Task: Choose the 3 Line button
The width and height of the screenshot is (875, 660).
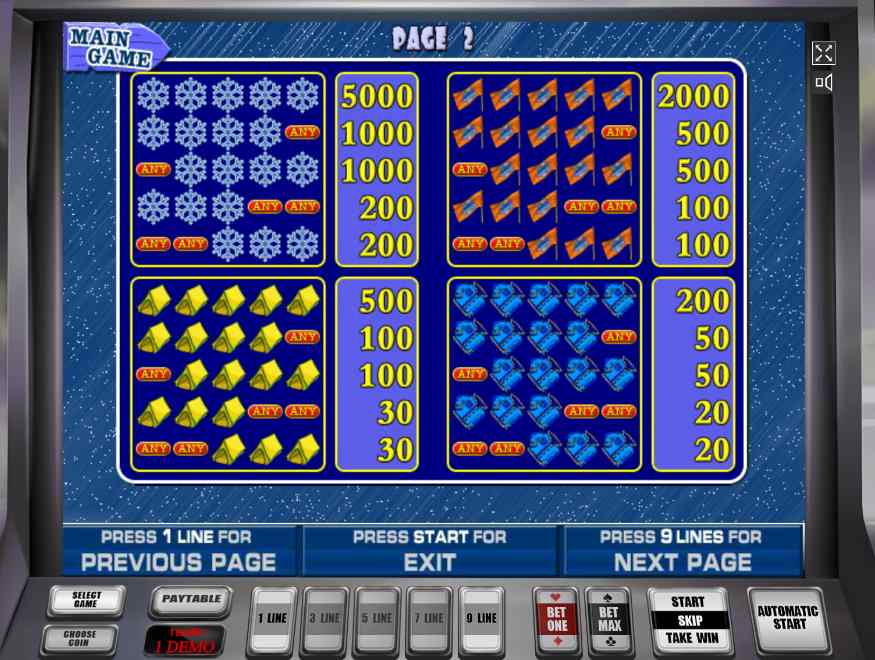Action: (324, 619)
